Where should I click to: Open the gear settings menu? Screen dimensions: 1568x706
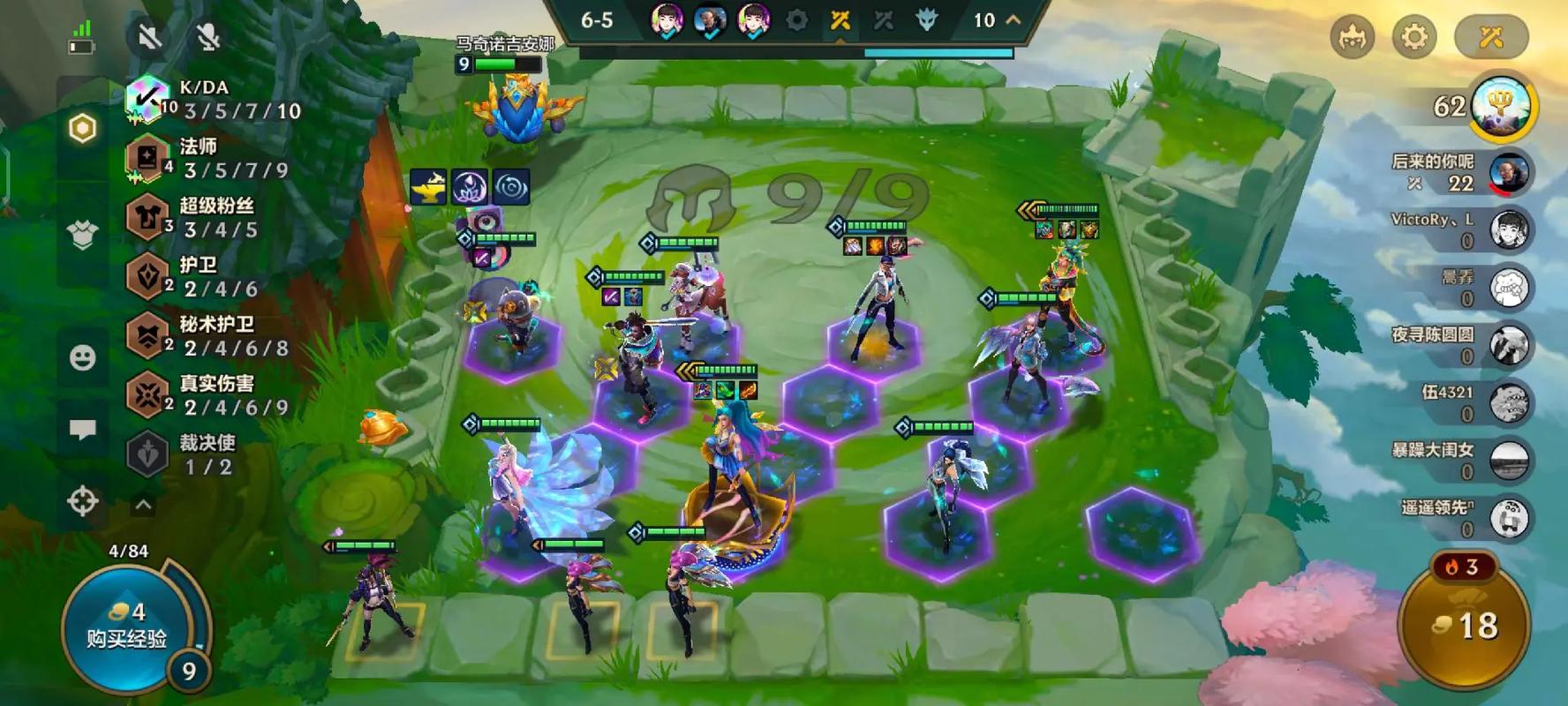coord(1413,37)
